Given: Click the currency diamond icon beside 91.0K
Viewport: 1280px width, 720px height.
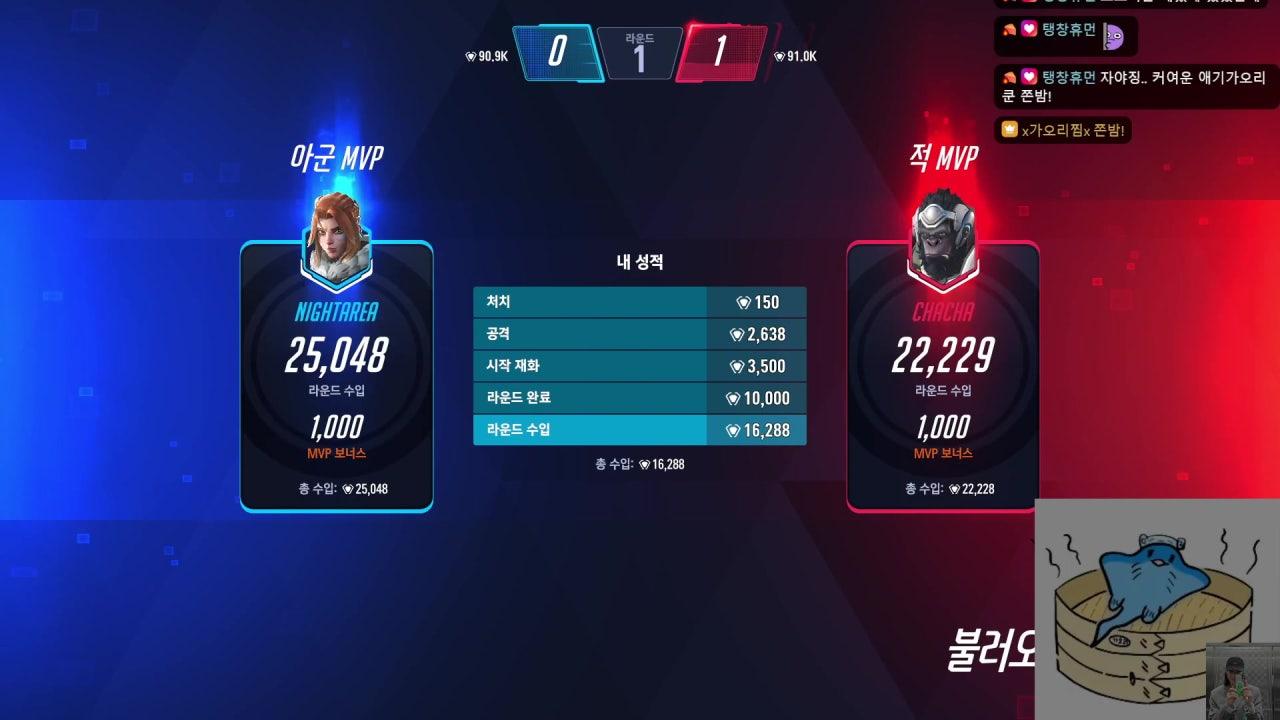Looking at the screenshot, I should click(x=778, y=57).
